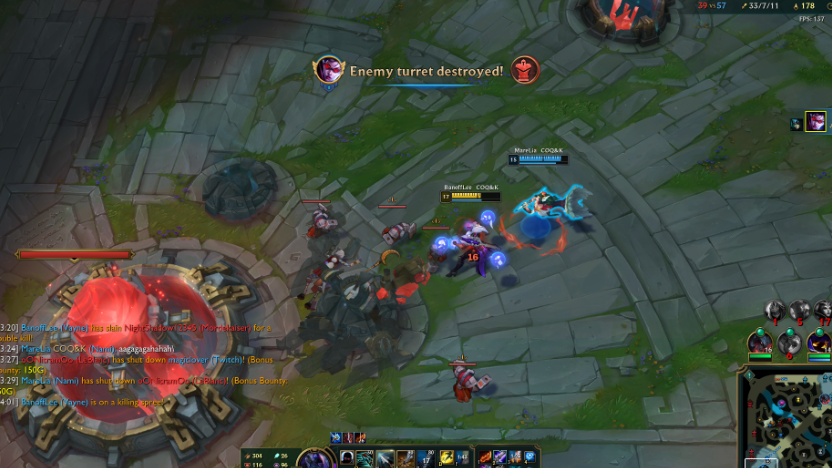This screenshot has height=468, width=832.
Task: Select the blue sword item slot
Action: click(500, 458)
